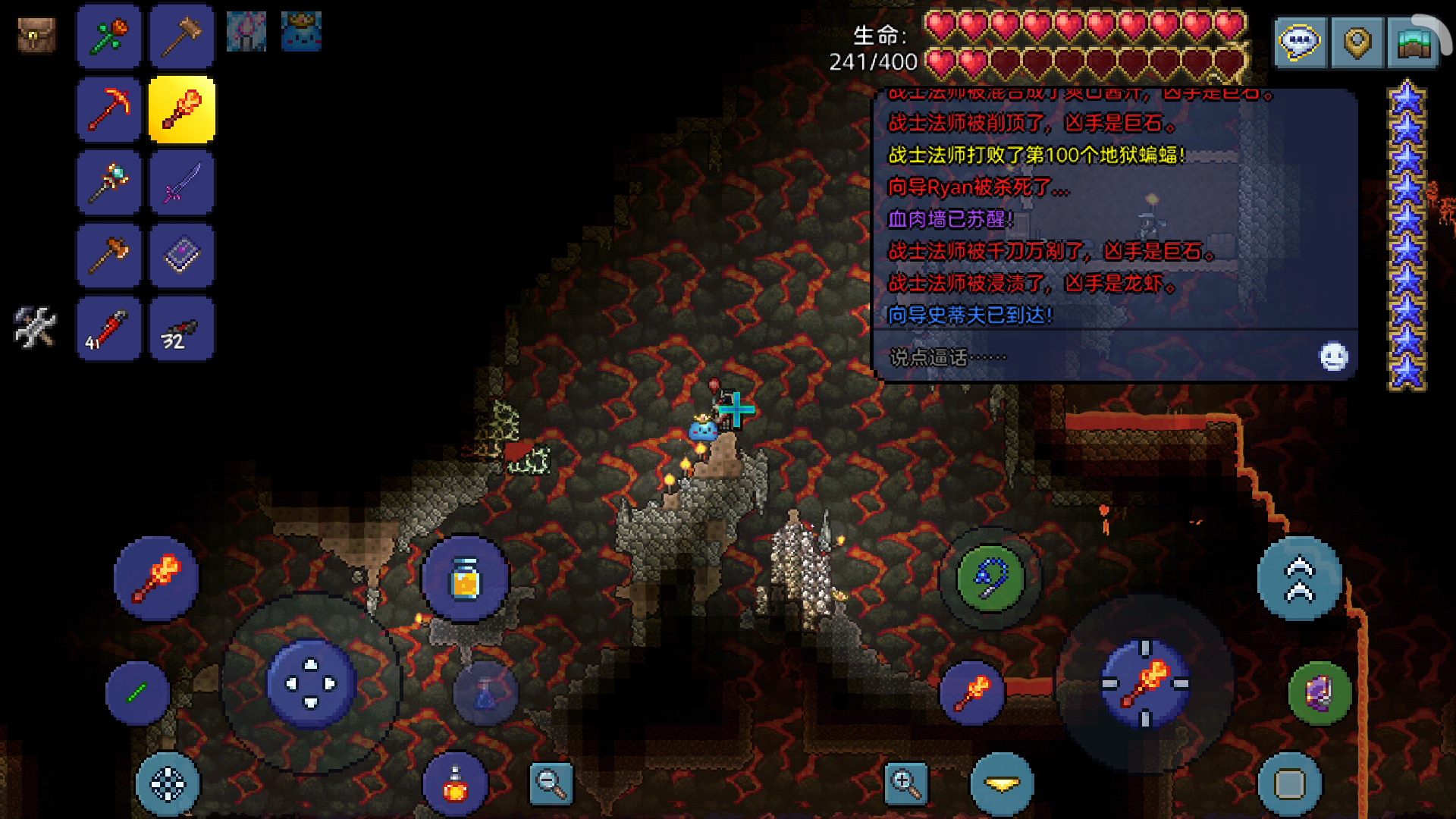Use the quick heal potion button

(x=455, y=785)
